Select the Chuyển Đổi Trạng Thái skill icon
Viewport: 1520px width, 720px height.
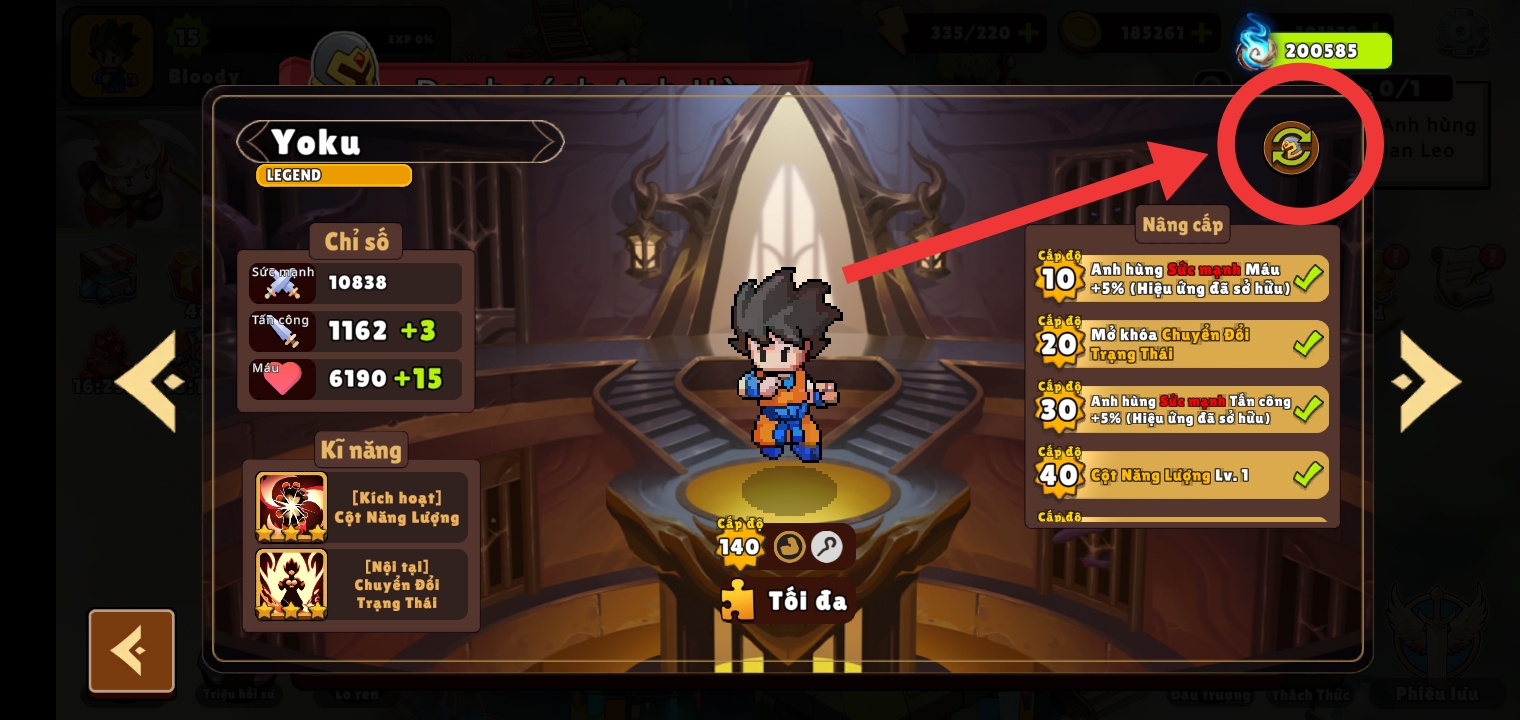291,584
